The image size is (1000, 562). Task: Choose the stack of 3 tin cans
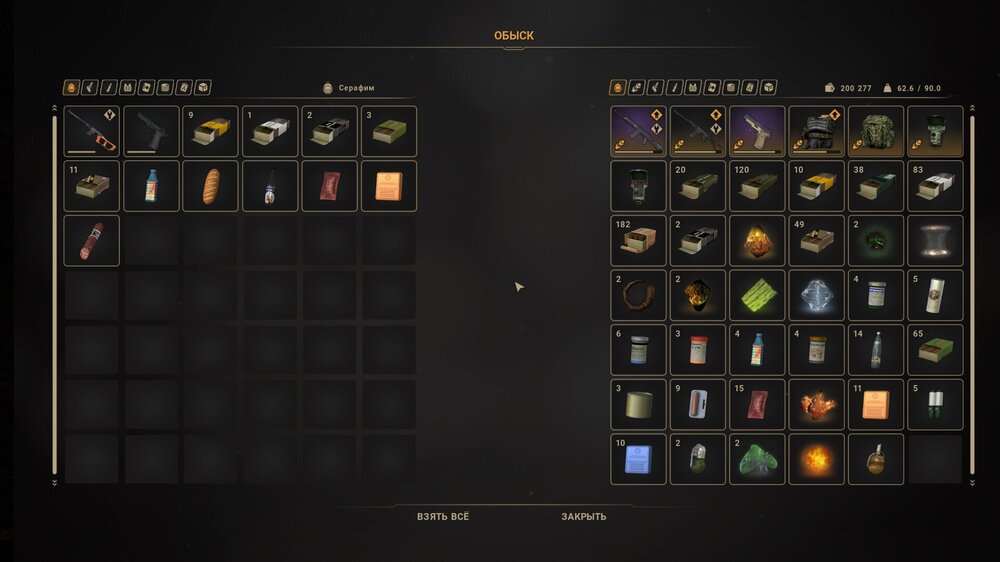pos(638,404)
